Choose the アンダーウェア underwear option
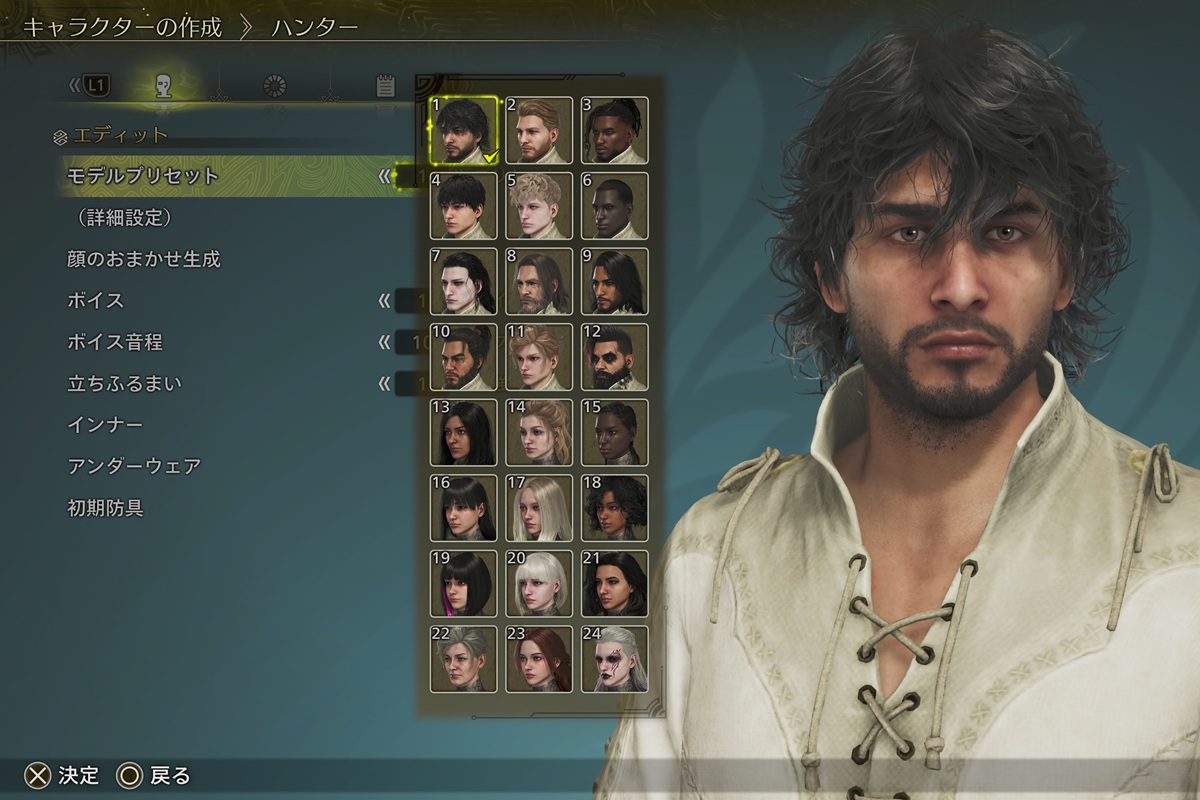Viewport: 1200px width, 800px height. 134,467
